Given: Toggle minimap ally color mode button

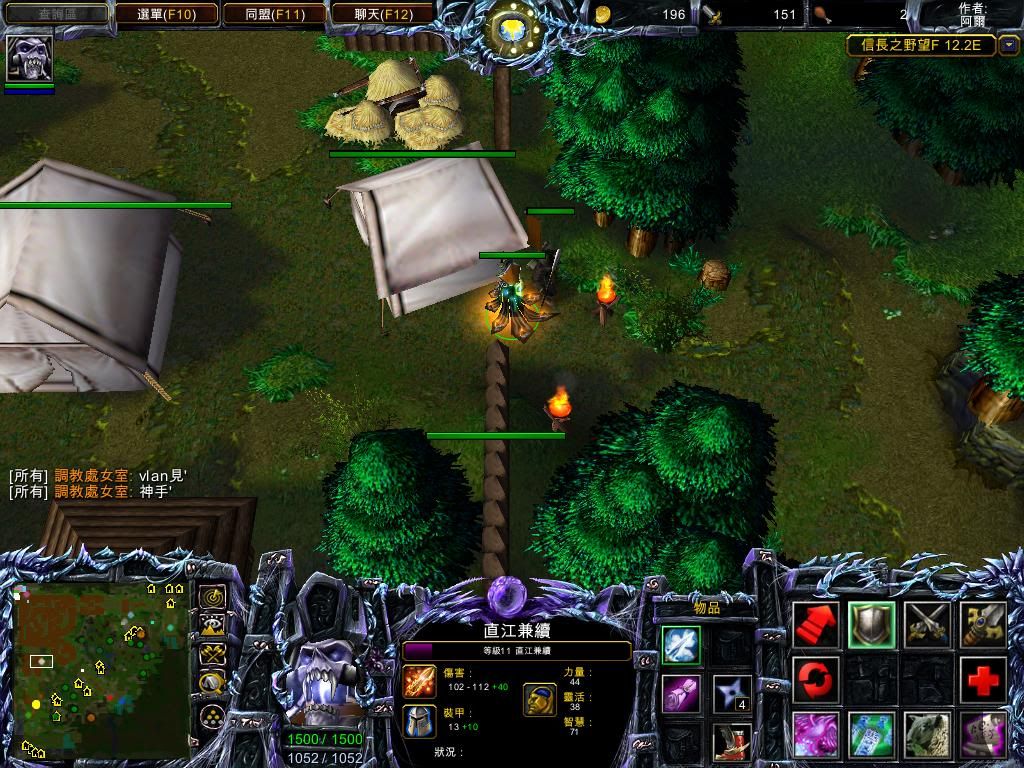Looking at the screenshot, I should coord(212,655).
